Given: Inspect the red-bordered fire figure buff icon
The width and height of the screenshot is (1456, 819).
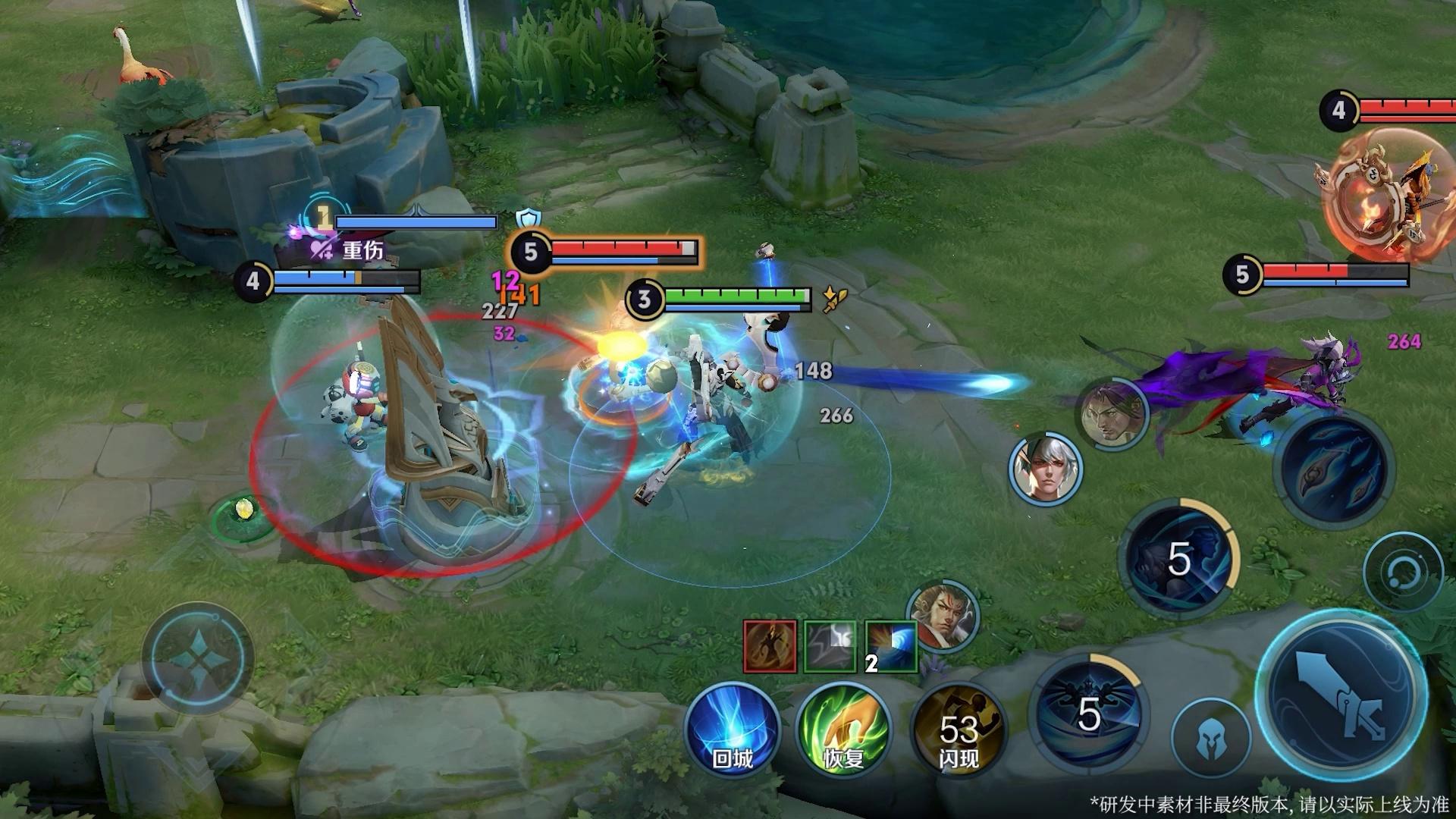Looking at the screenshot, I should (770, 646).
